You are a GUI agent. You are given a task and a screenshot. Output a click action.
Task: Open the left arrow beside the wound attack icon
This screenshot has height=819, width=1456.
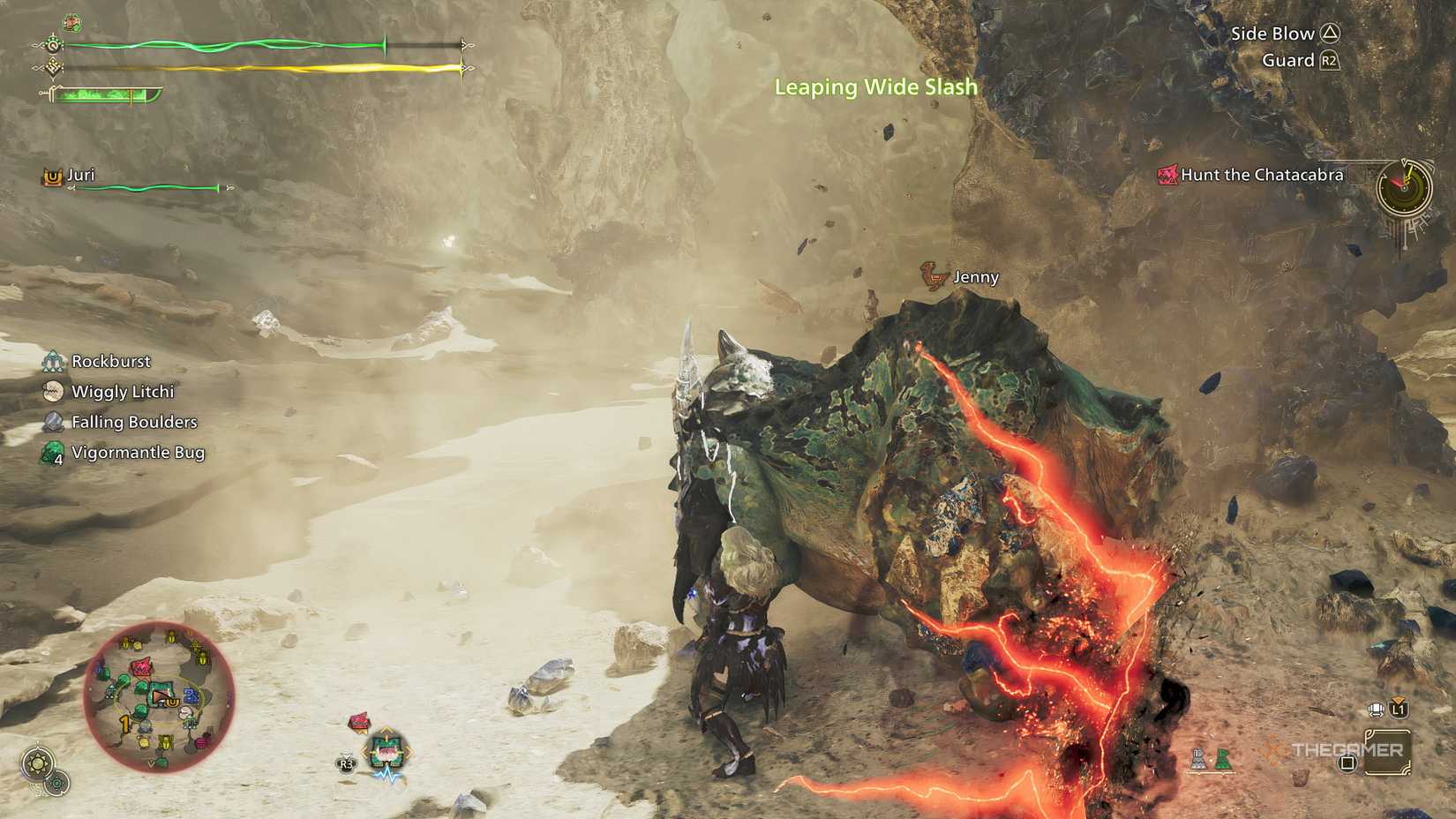(364, 752)
